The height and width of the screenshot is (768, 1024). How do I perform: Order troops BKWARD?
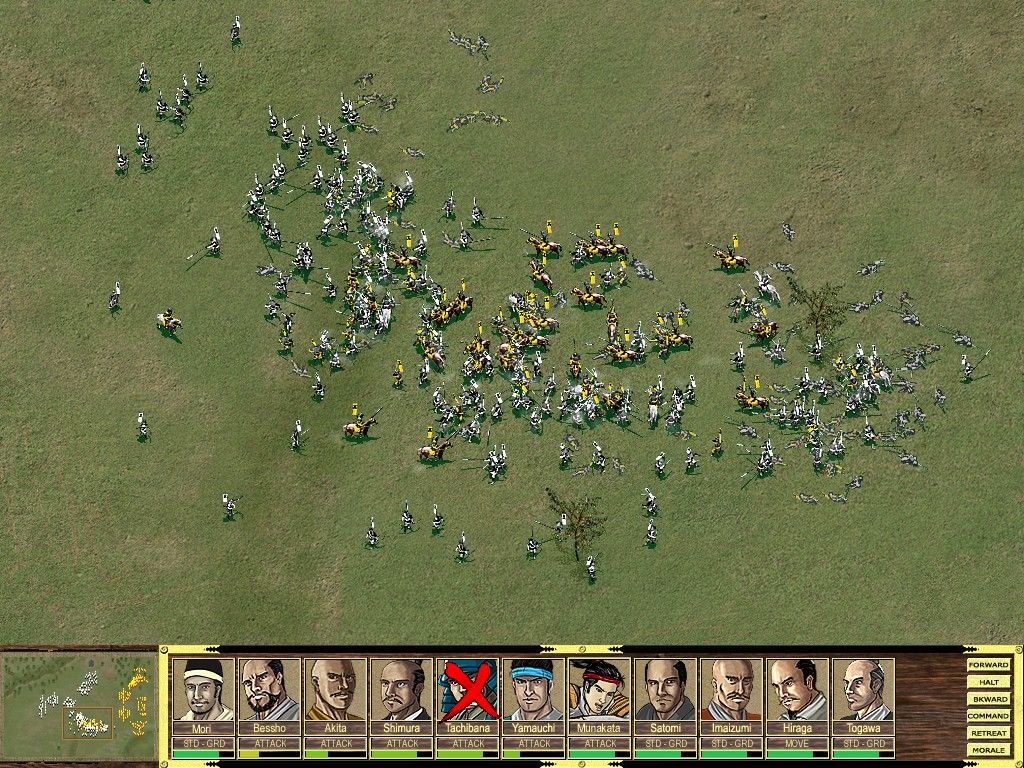click(988, 699)
